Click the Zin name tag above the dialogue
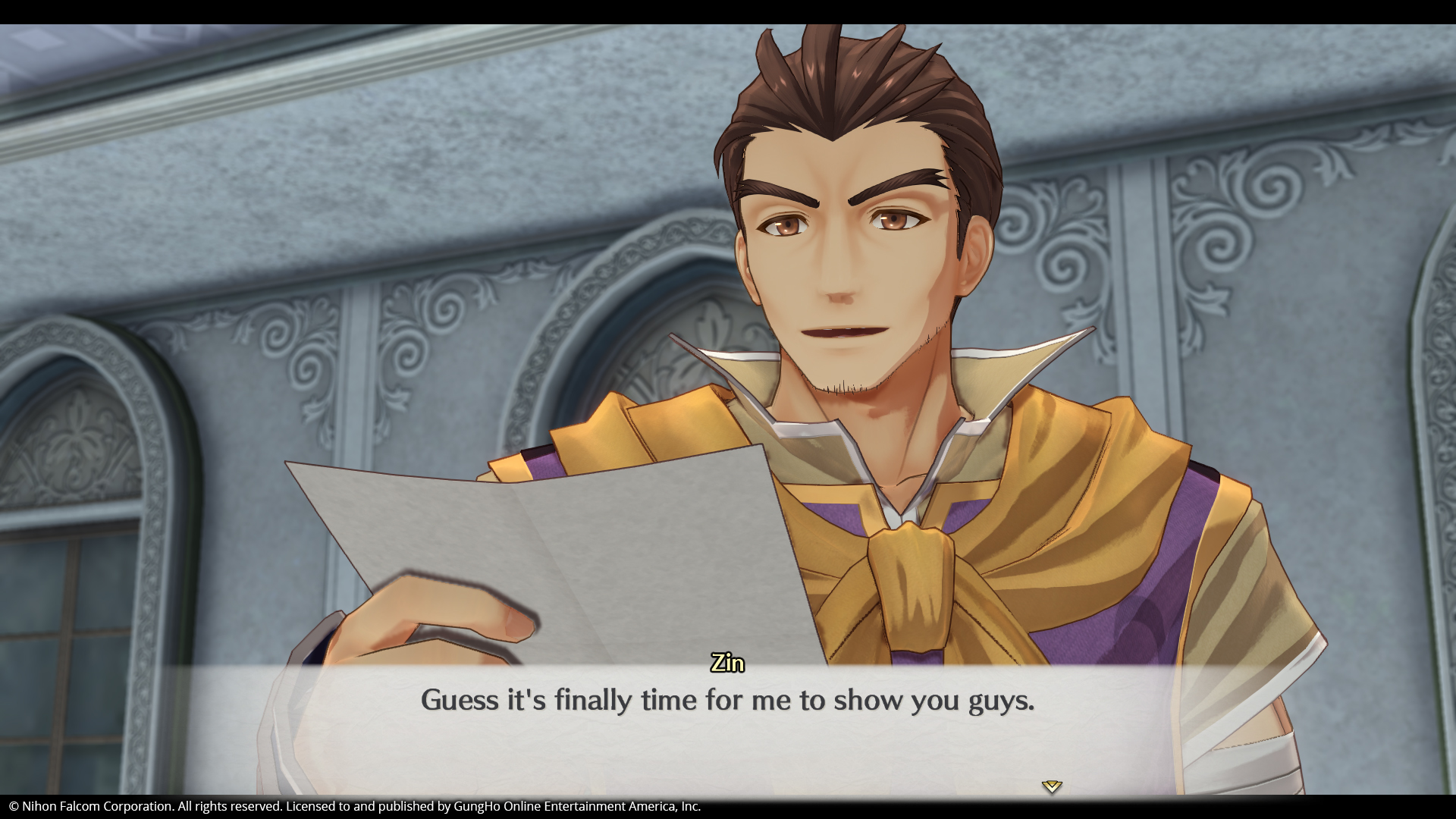Screen dimensions: 1456x819 tap(726, 663)
